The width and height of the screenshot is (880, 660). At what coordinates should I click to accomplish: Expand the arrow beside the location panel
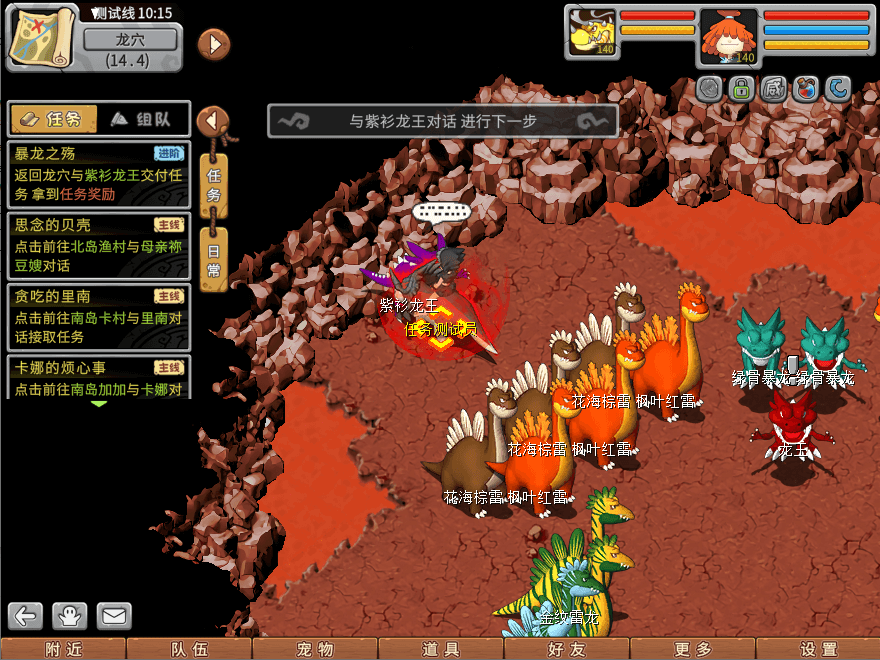[x=214, y=44]
